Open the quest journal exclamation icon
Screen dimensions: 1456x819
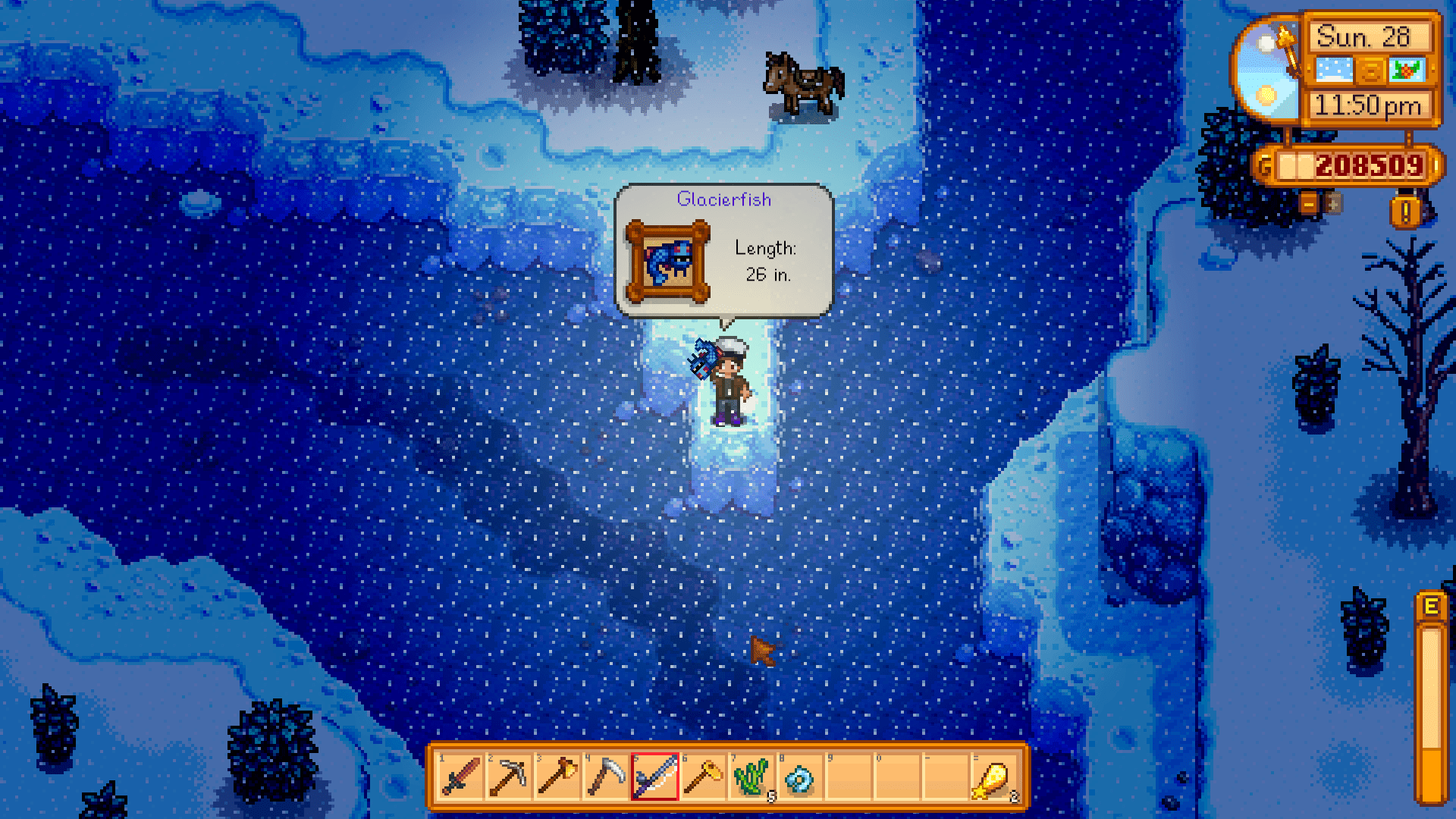click(1404, 211)
